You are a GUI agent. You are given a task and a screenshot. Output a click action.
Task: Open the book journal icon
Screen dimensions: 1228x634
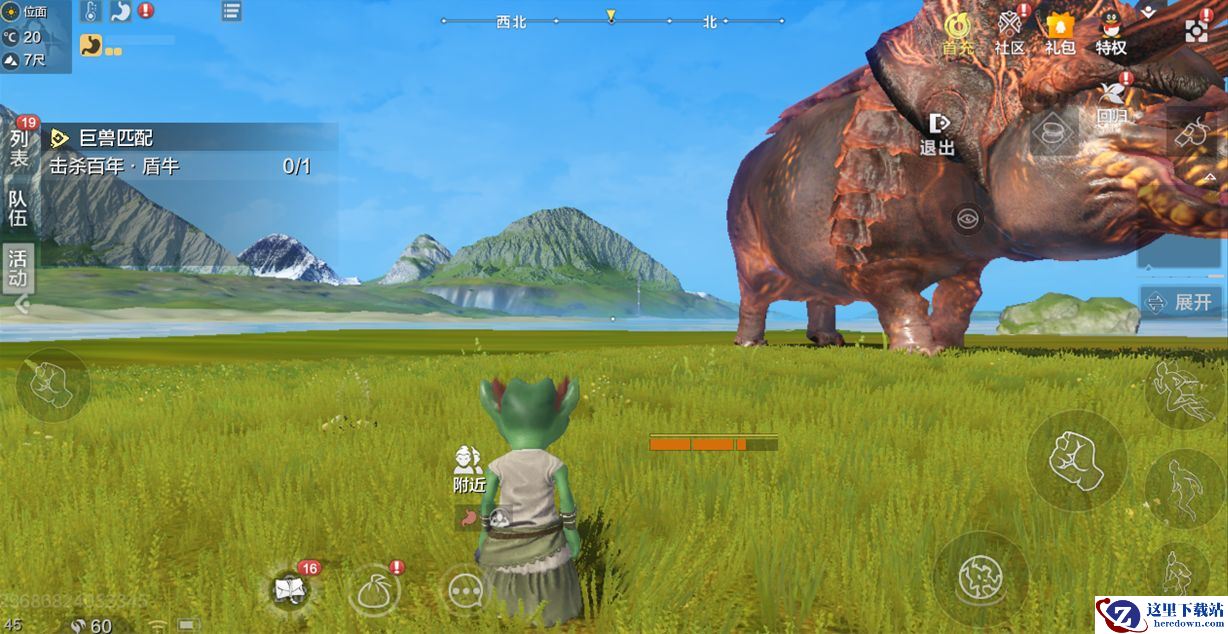coord(292,590)
